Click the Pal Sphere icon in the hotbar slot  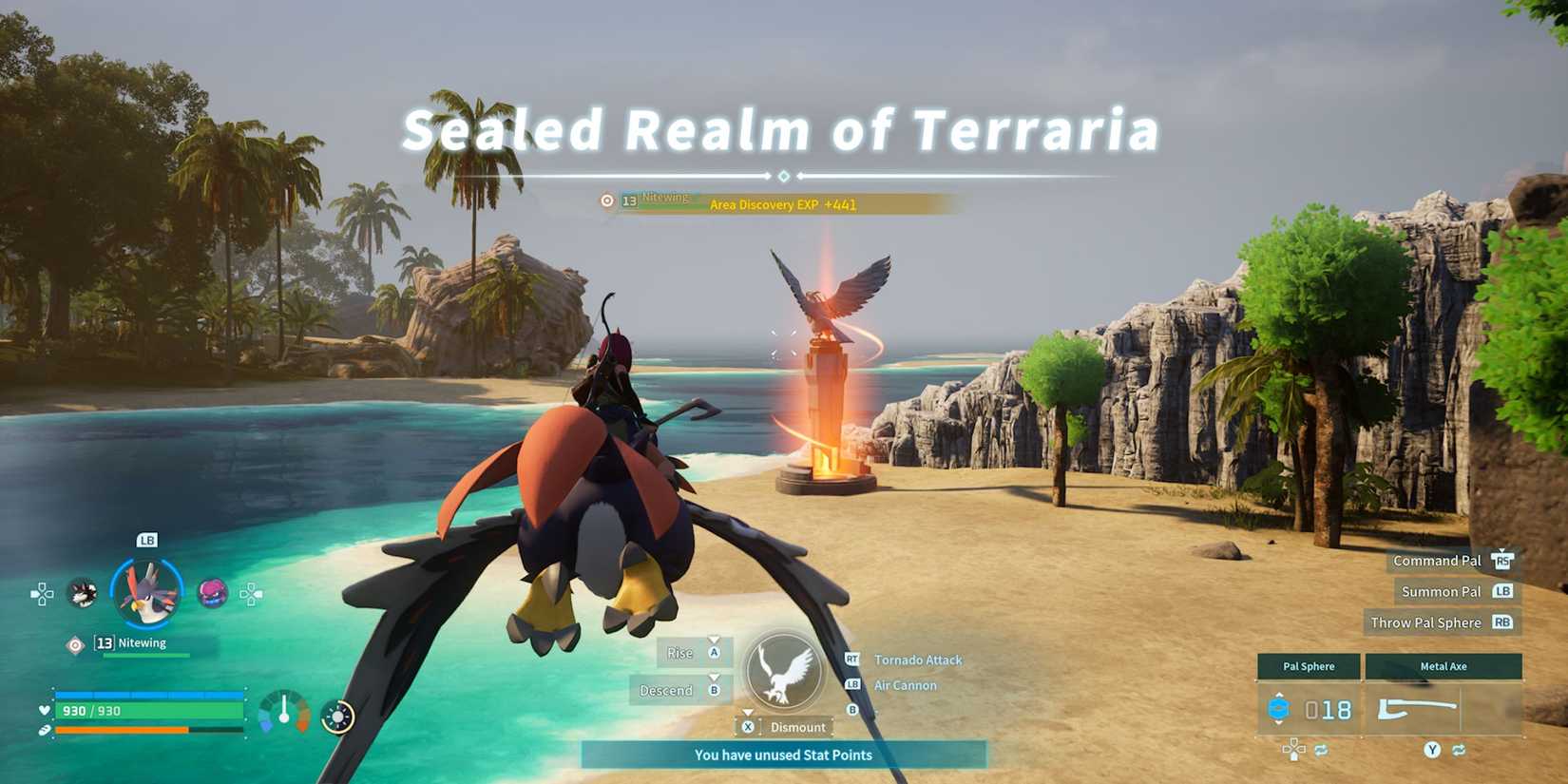[1278, 709]
